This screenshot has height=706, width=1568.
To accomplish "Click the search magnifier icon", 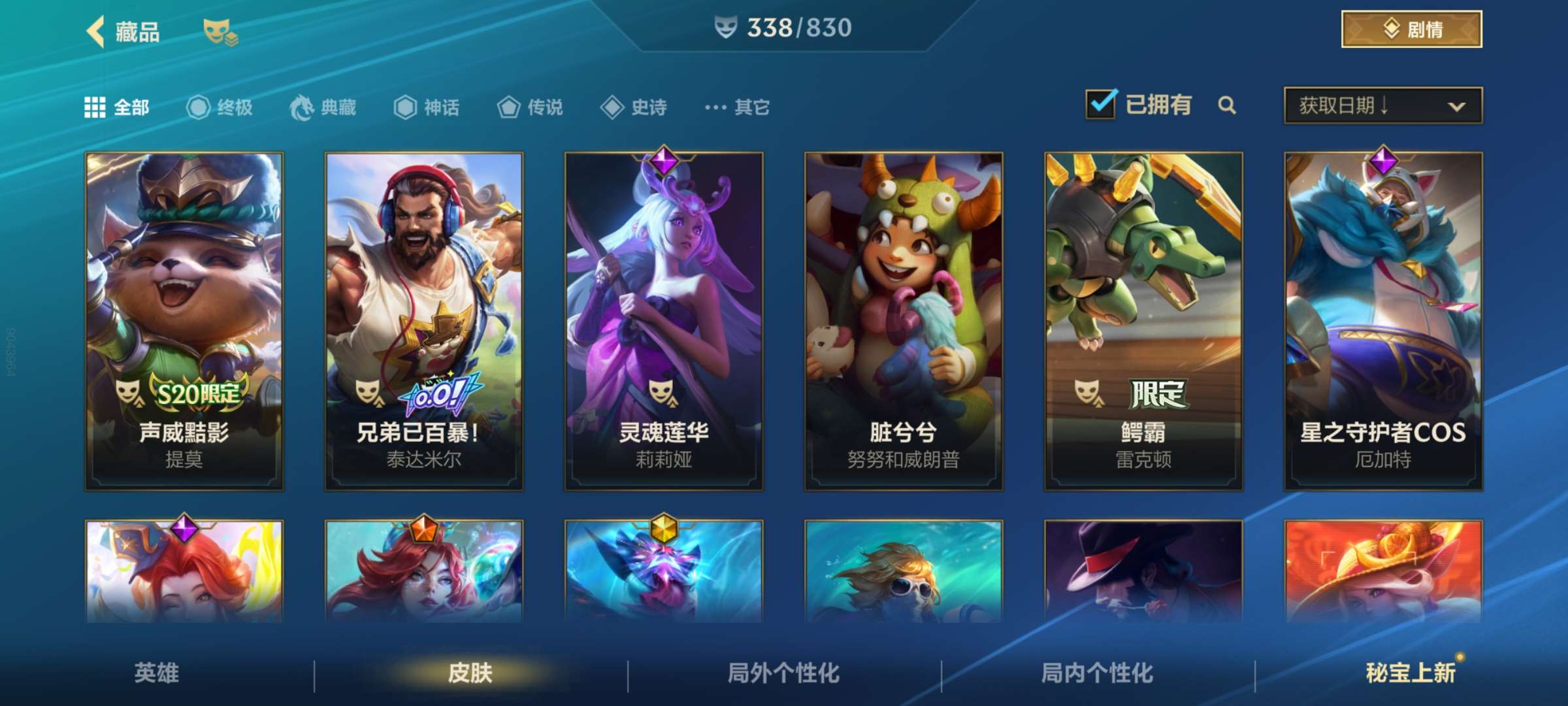I will click(1228, 105).
